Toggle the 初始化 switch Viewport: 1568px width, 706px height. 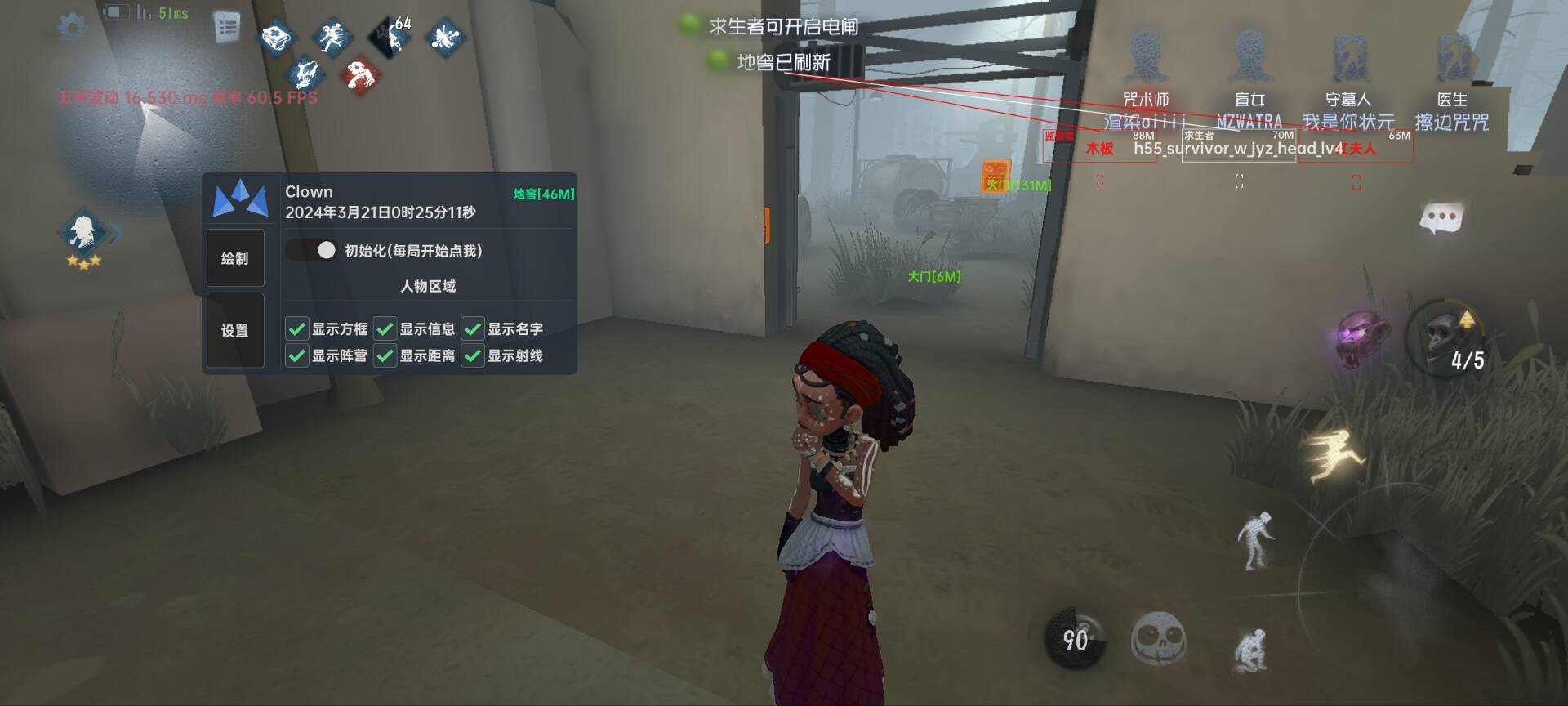click(x=312, y=250)
